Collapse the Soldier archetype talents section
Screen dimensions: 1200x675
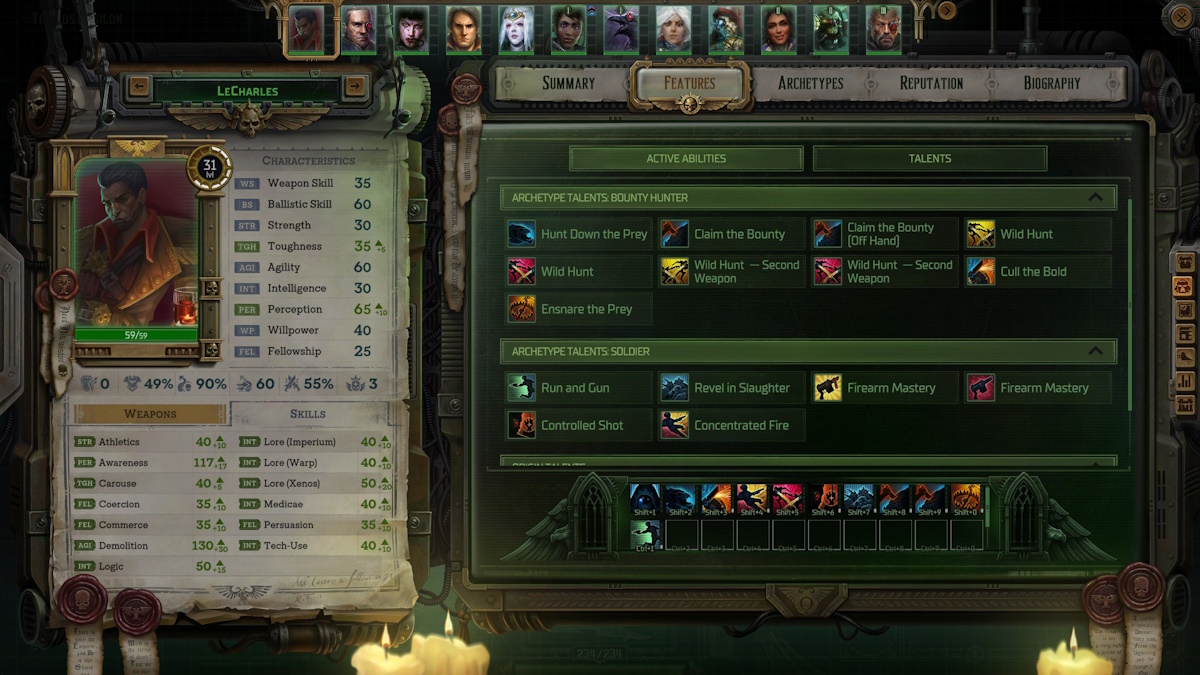pyautogui.click(x=1095, y=351)
